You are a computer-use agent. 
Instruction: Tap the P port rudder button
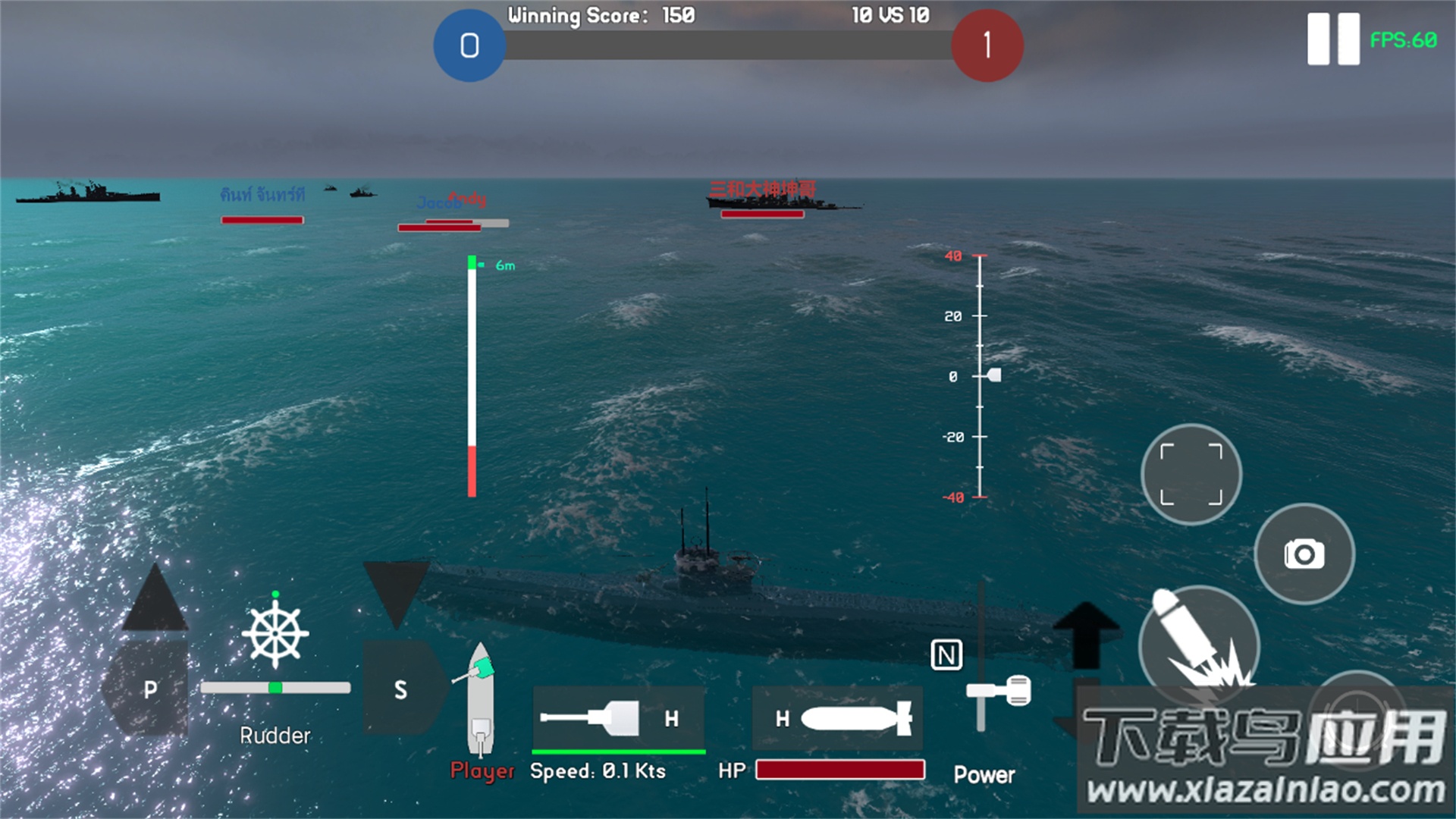[147, 689]
